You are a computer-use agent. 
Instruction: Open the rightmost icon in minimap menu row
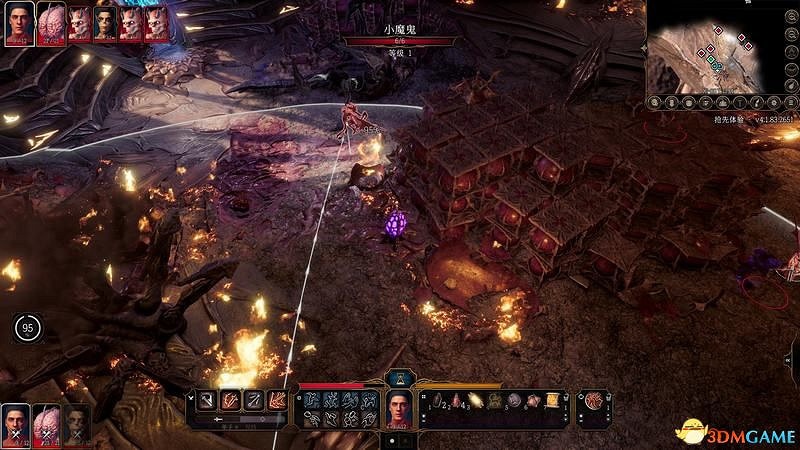click(x=788, y=102)
